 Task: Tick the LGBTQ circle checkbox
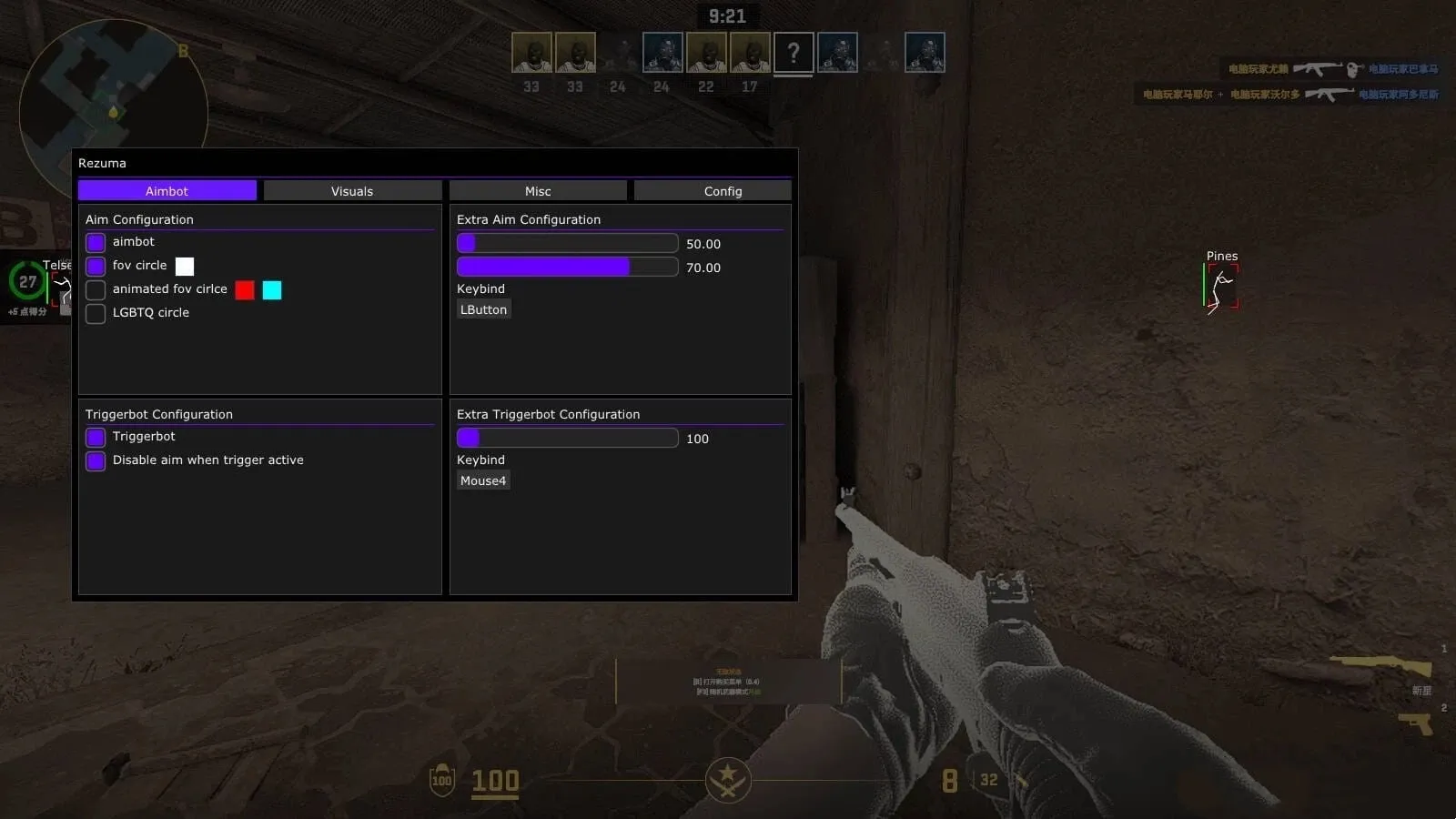[x=96, y=314]
